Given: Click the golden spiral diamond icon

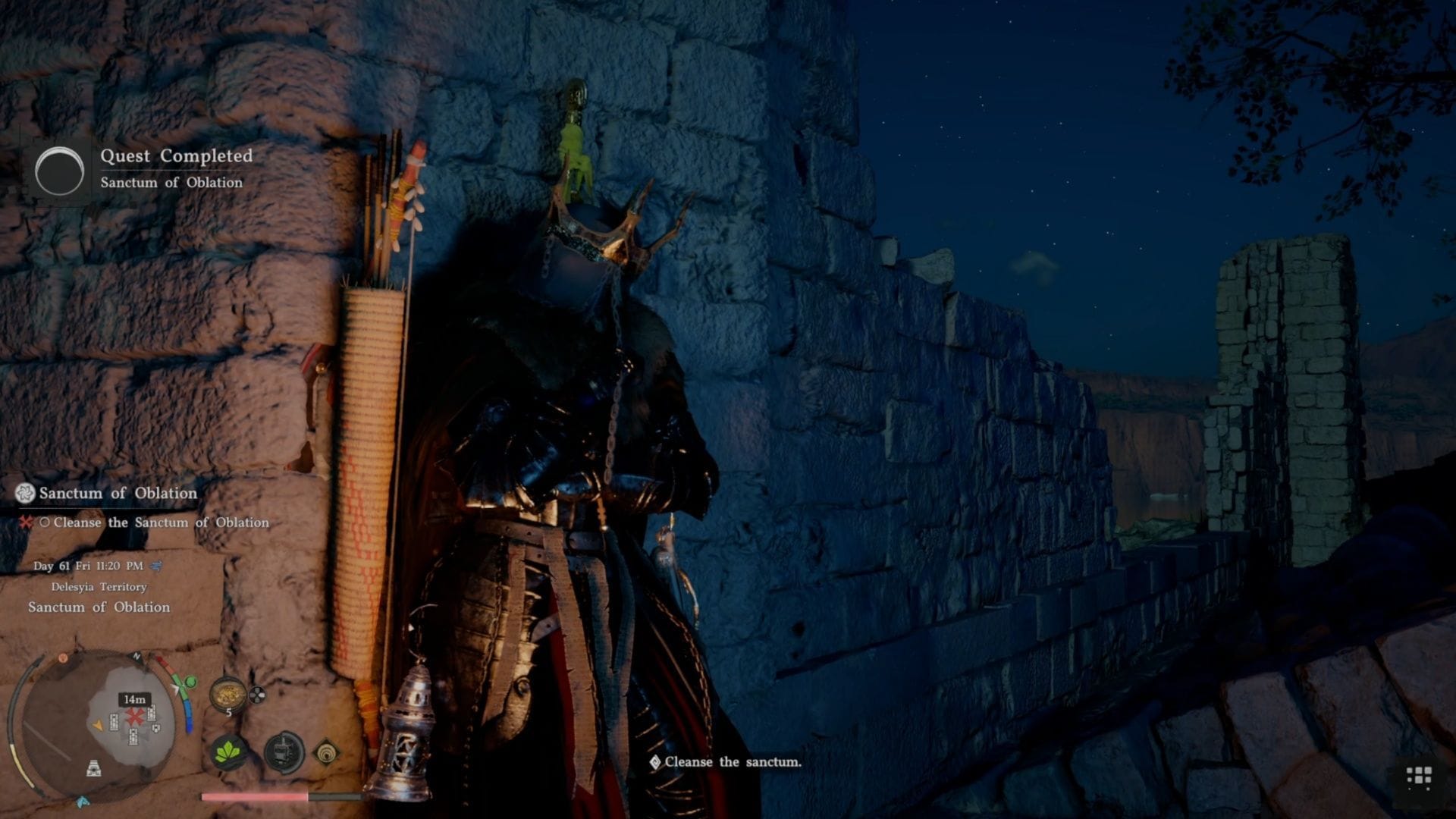Looking at the screenshot, I should 327,753.
